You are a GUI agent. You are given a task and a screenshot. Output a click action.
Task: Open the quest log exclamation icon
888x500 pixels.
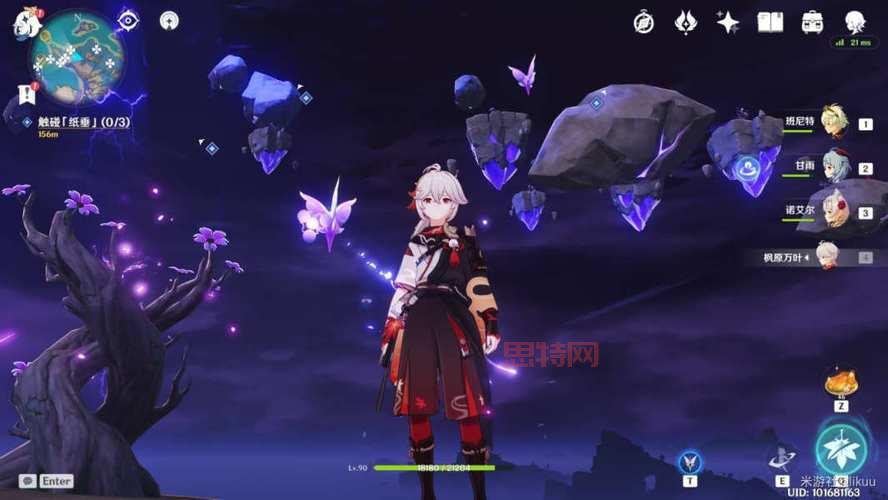pyautogui.click(x=26, y=95)
